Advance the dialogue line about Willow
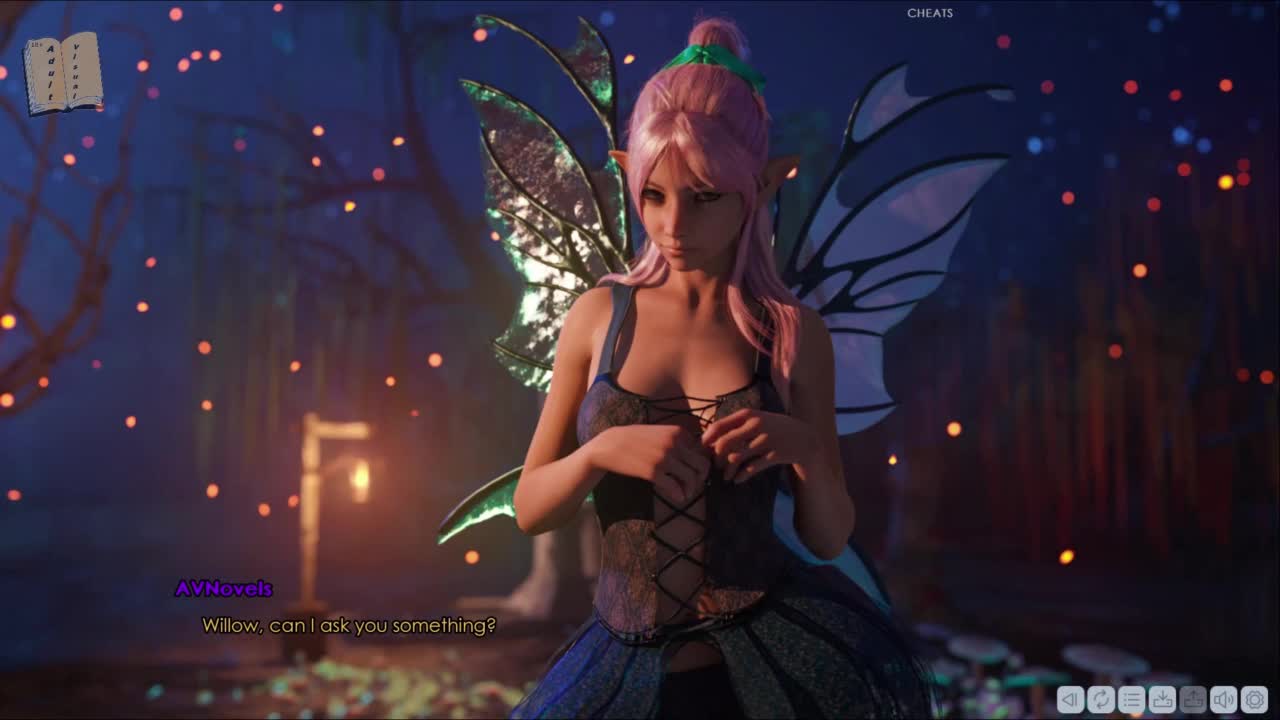 (349, 626)
